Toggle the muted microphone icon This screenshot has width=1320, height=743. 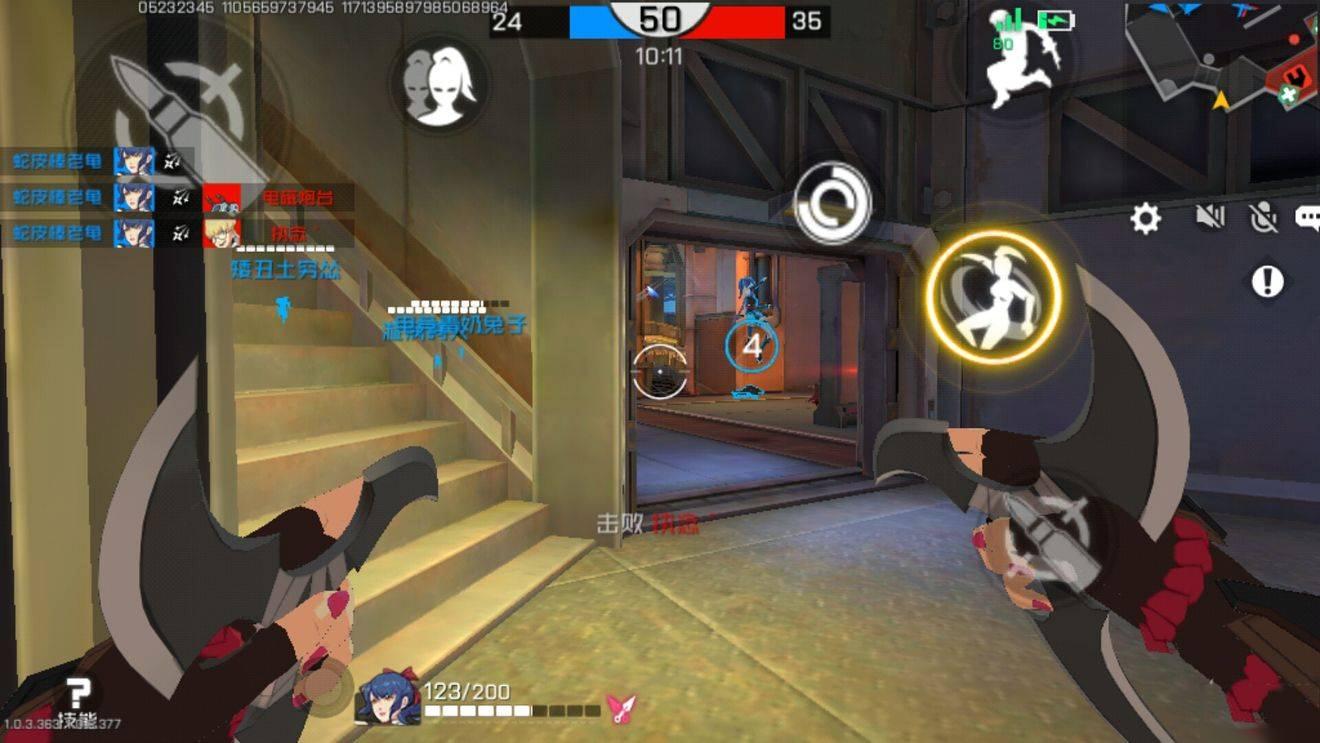tap(1264, 217)
